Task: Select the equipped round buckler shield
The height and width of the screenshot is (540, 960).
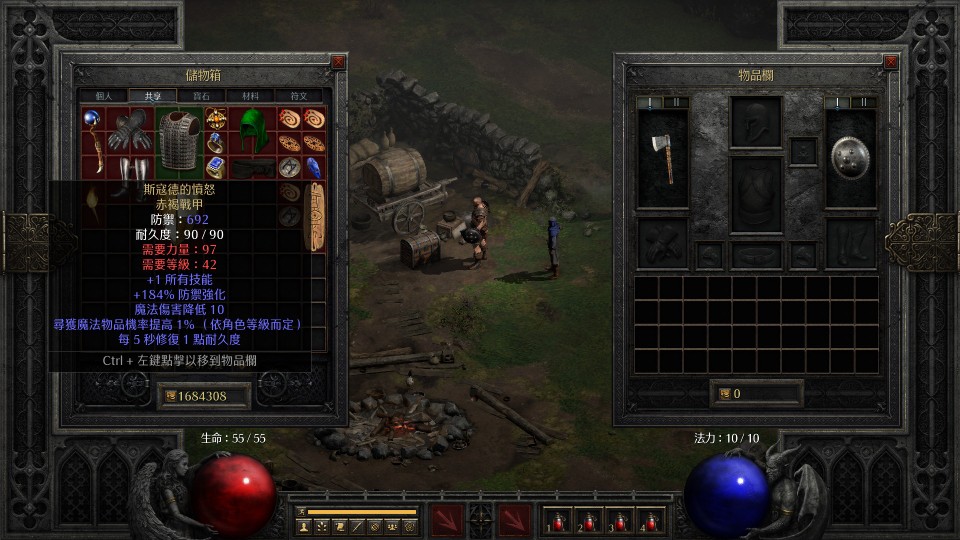Action: [x=850, y=158]
